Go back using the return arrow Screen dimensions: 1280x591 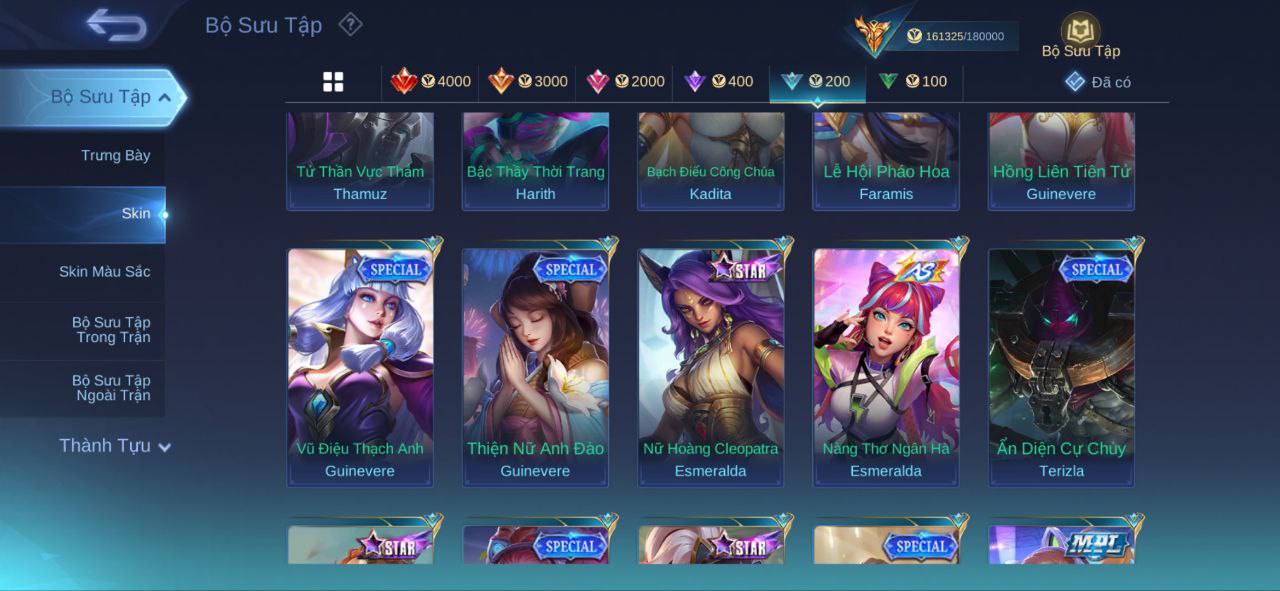(x=116, y=24)
